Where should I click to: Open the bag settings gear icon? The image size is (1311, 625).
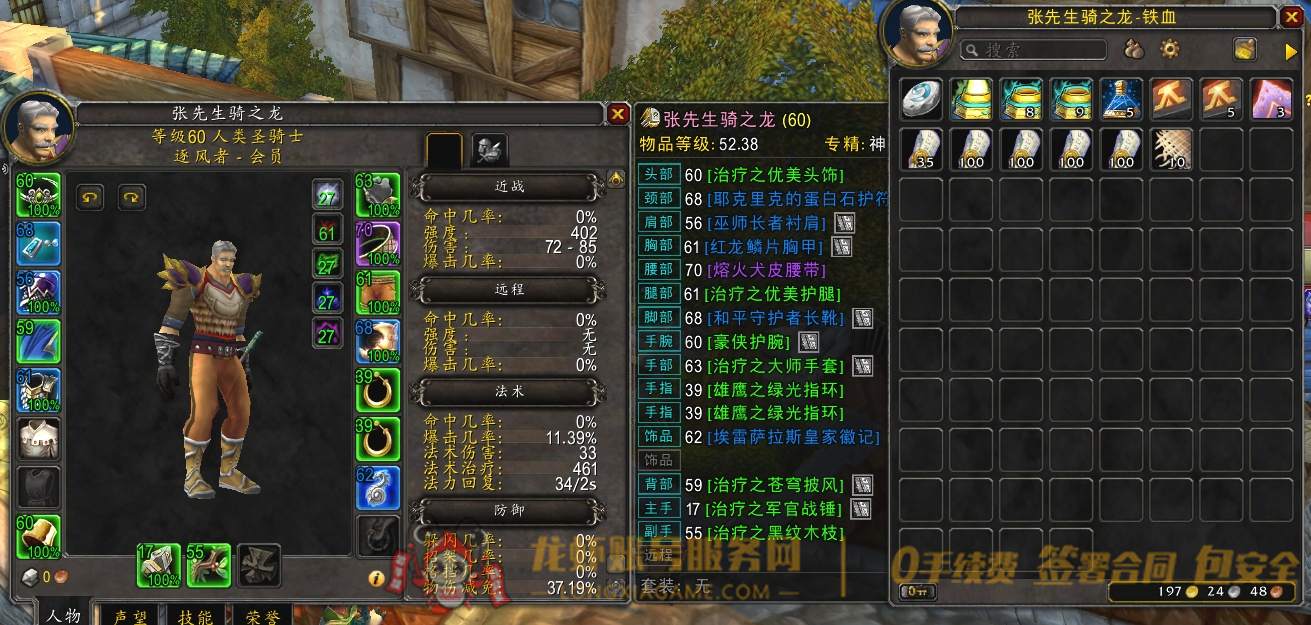(1169, 49)
